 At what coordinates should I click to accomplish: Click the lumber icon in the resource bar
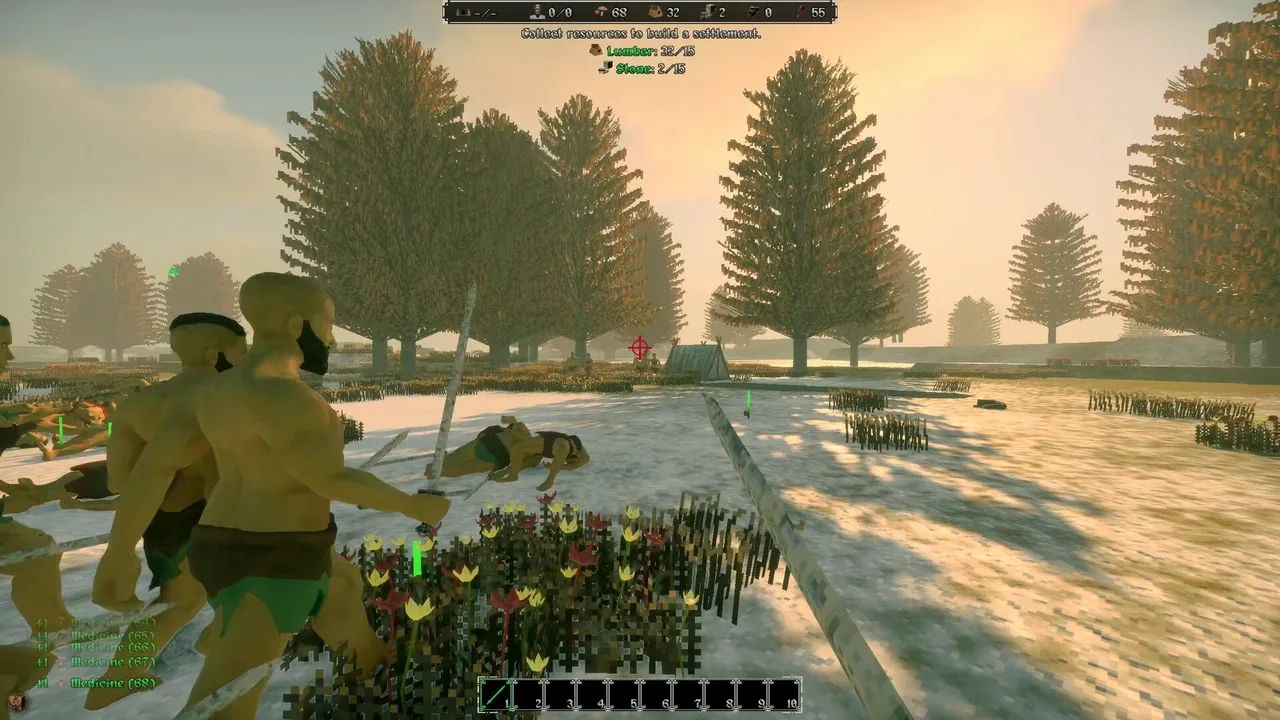pyautogui.click(x=654, y=12)
